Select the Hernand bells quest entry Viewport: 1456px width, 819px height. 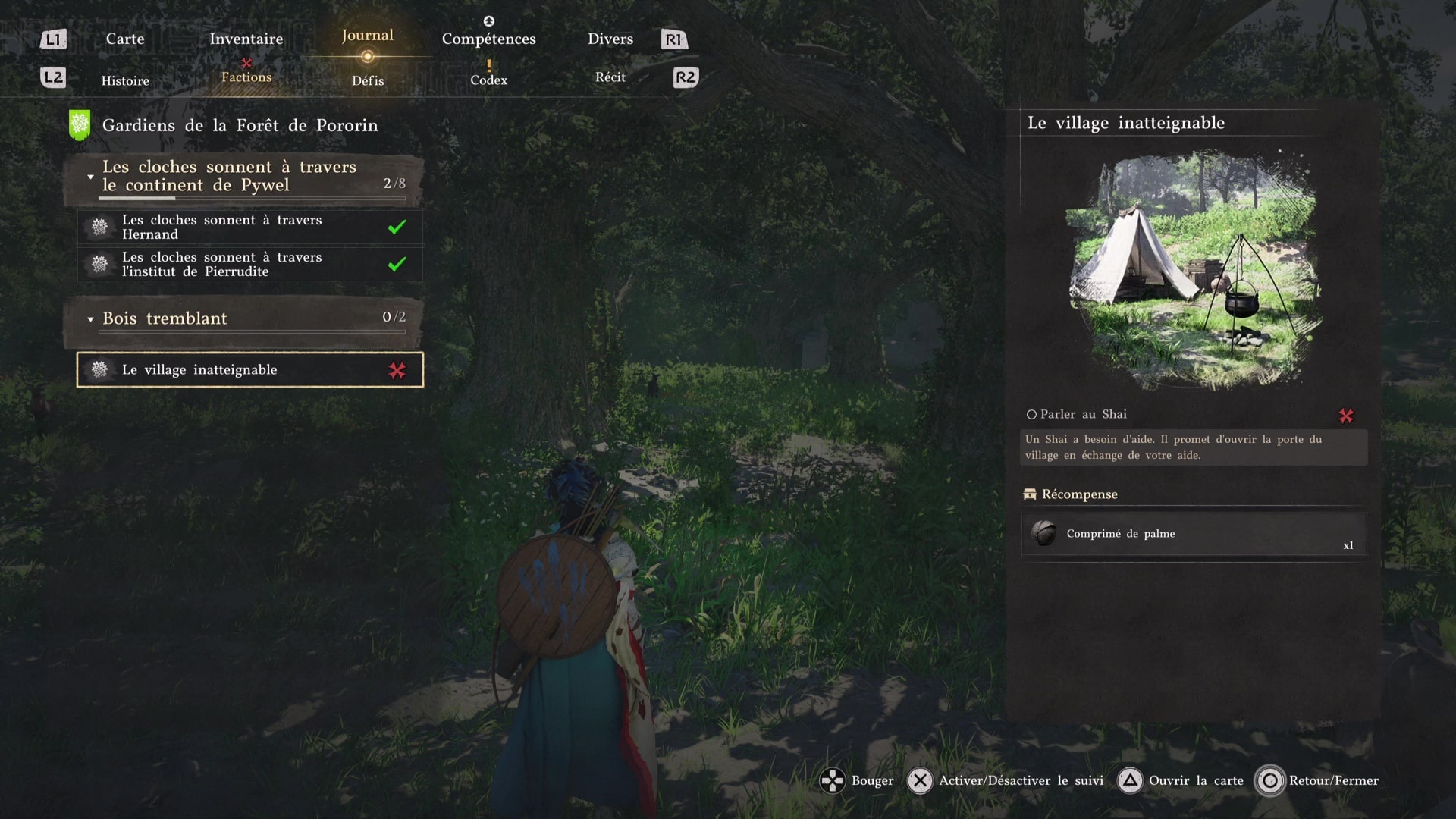(249, 227)
